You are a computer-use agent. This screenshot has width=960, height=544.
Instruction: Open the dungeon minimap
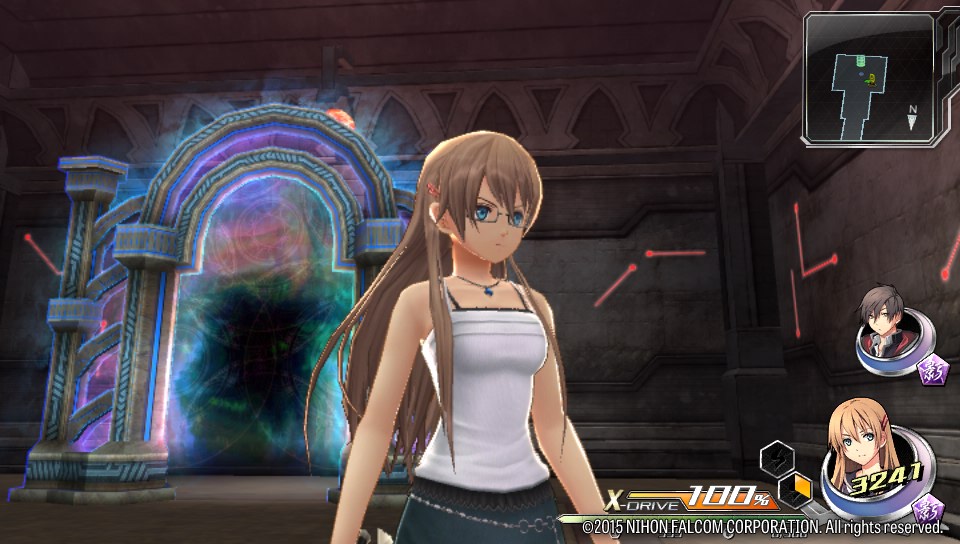pos(869,79)
